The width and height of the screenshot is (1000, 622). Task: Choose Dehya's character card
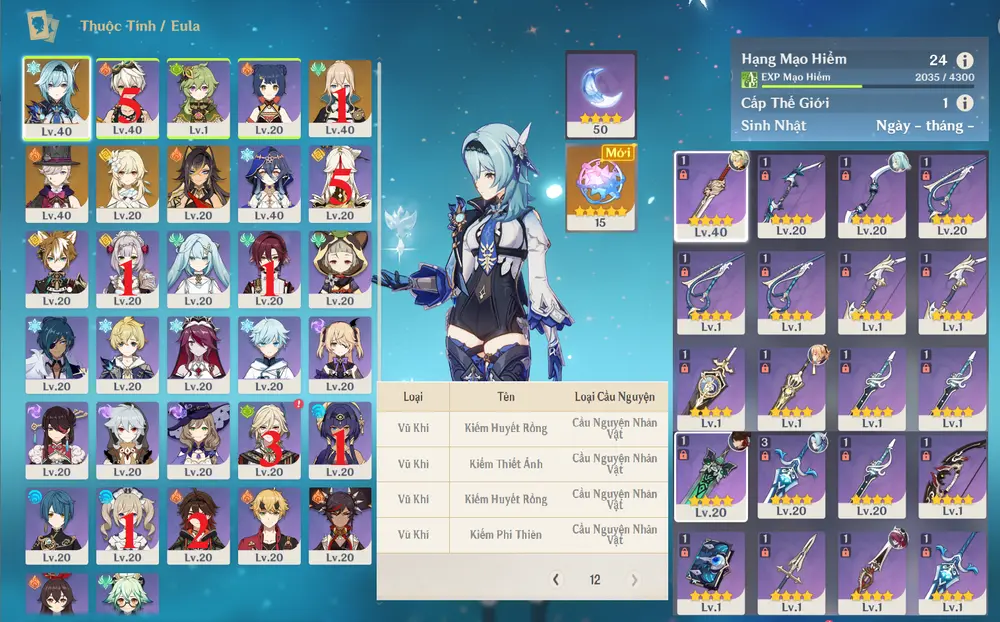pyautogui.click(x=198, y=184)
